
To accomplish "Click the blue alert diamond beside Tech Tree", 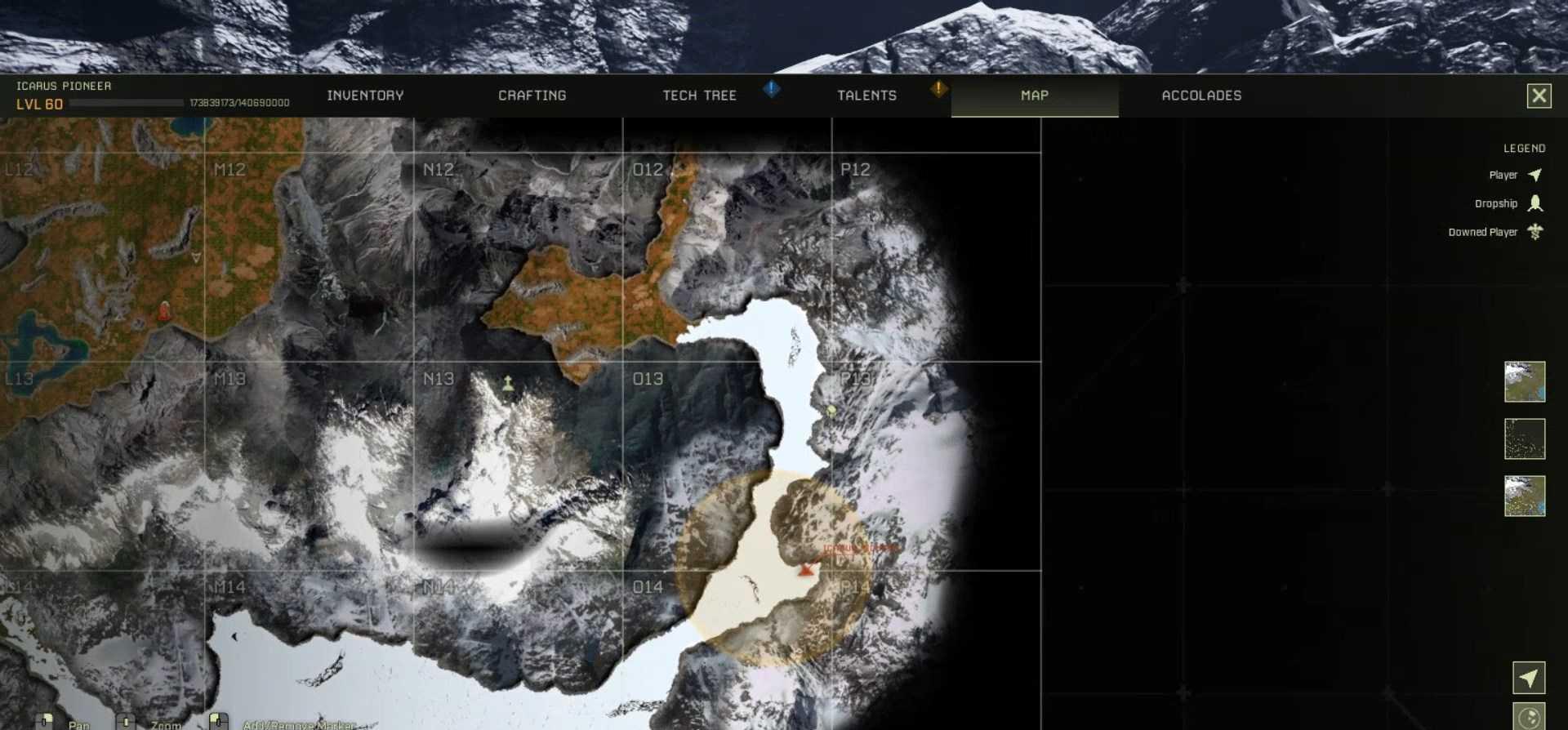I will point(772,90).
